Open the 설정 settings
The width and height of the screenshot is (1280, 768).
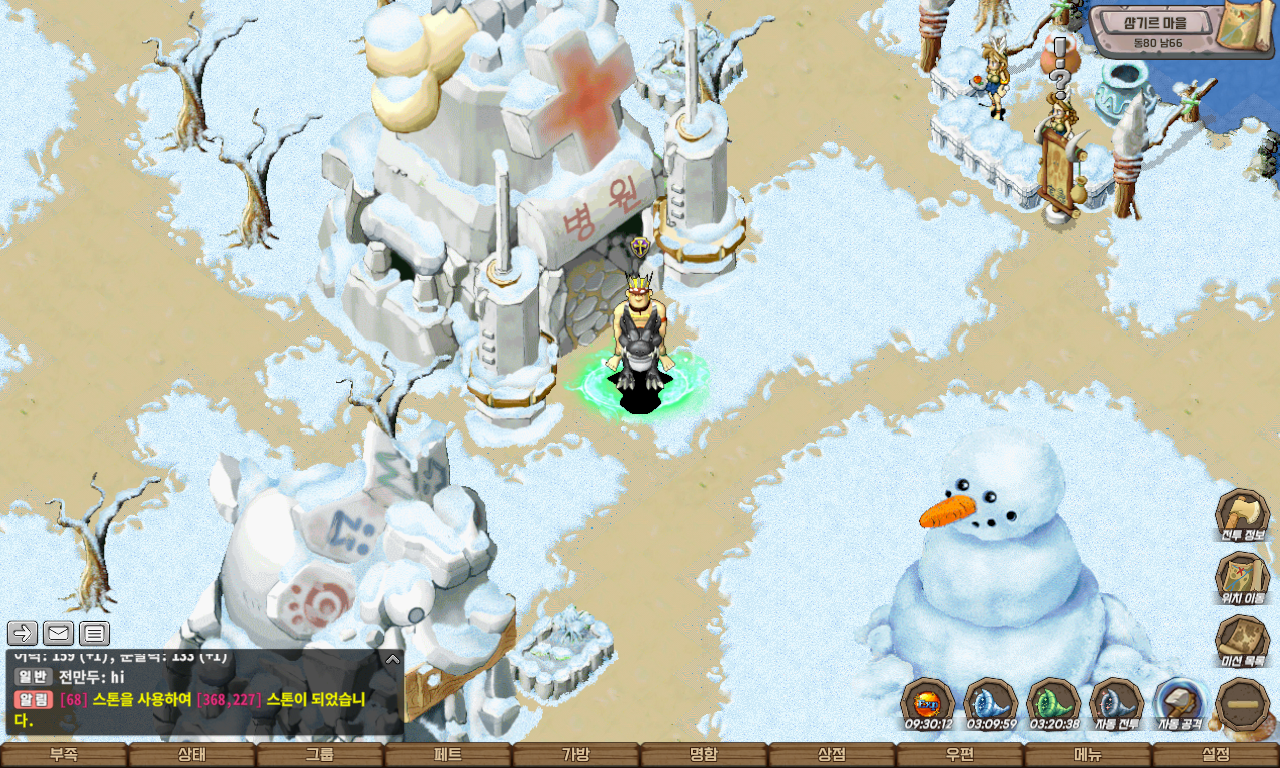tap(1216, 755)
